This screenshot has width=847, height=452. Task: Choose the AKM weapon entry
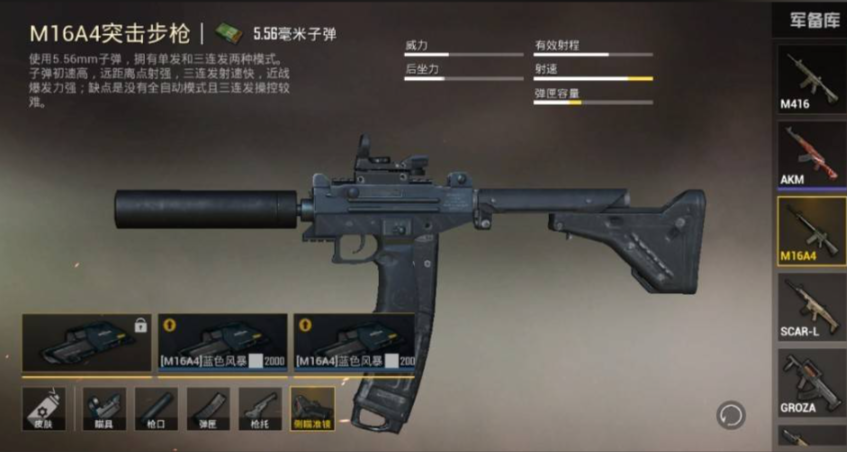click(x=811, y=154)
